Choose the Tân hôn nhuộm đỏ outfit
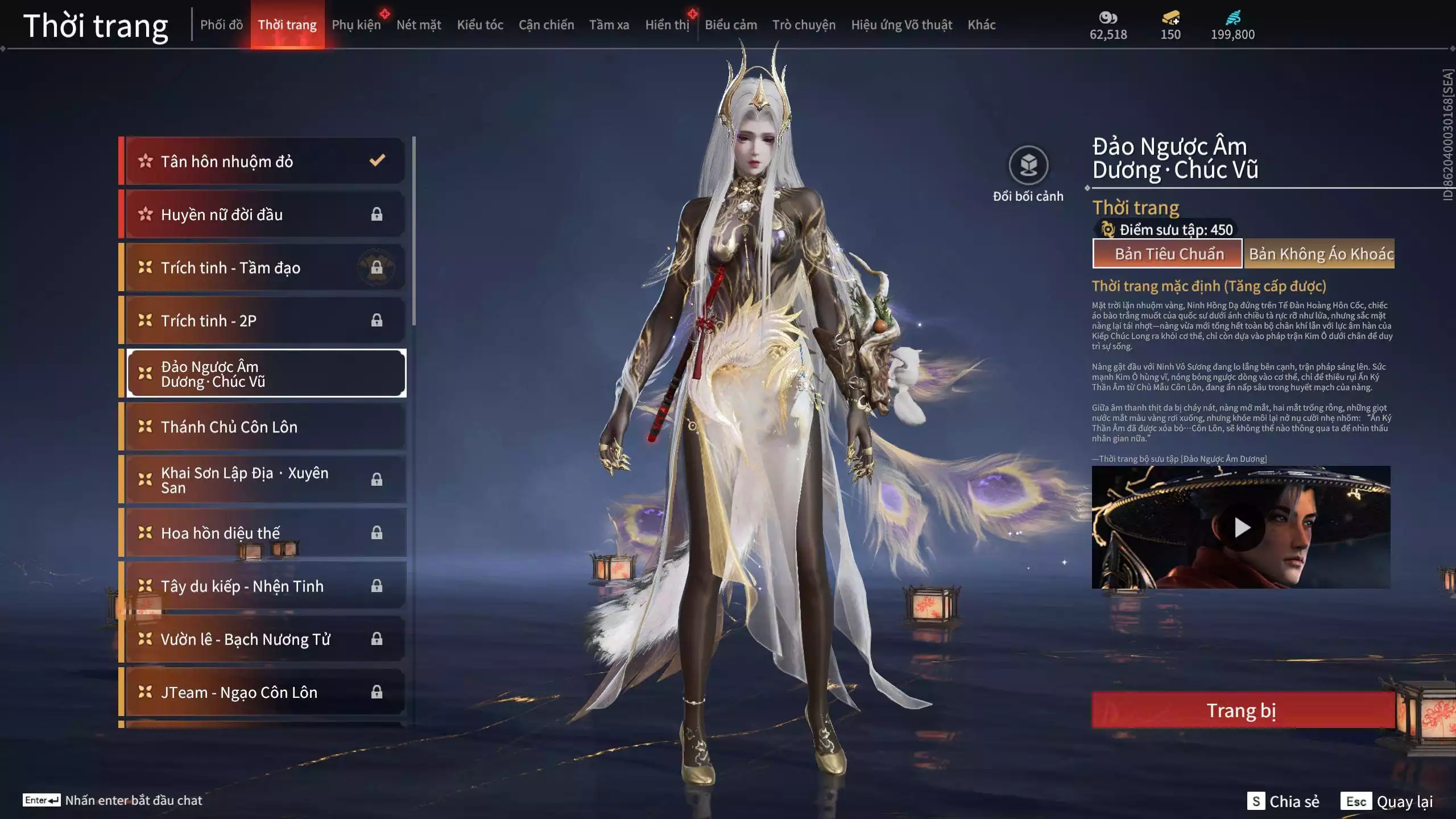This screenshot has width=1456, height=819. [x=264, y=162]
